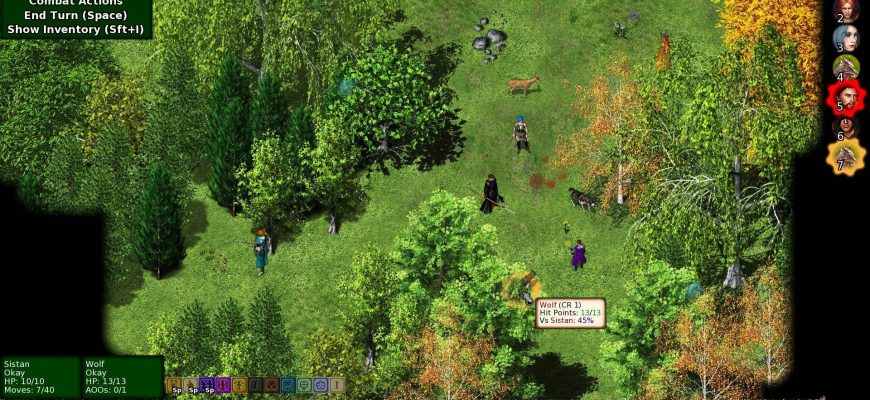The height and width of the screenshot is (400, 870).
Task: Open Show Inventory from the top menu
Action: tap(75, 29)
